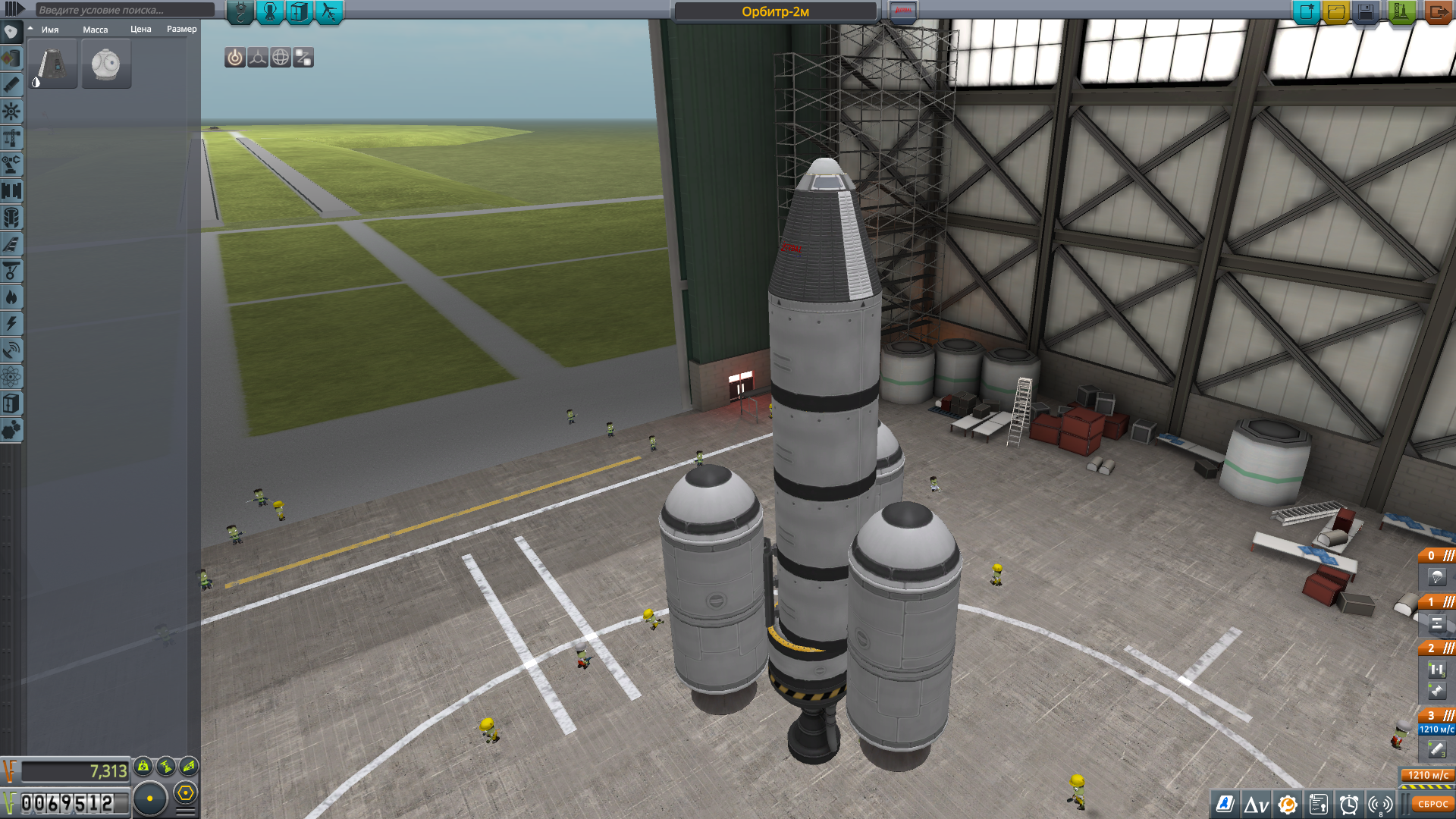Switch to the crane hook assembly mode
Screen dimensions: 1456x819
point(240,12)
